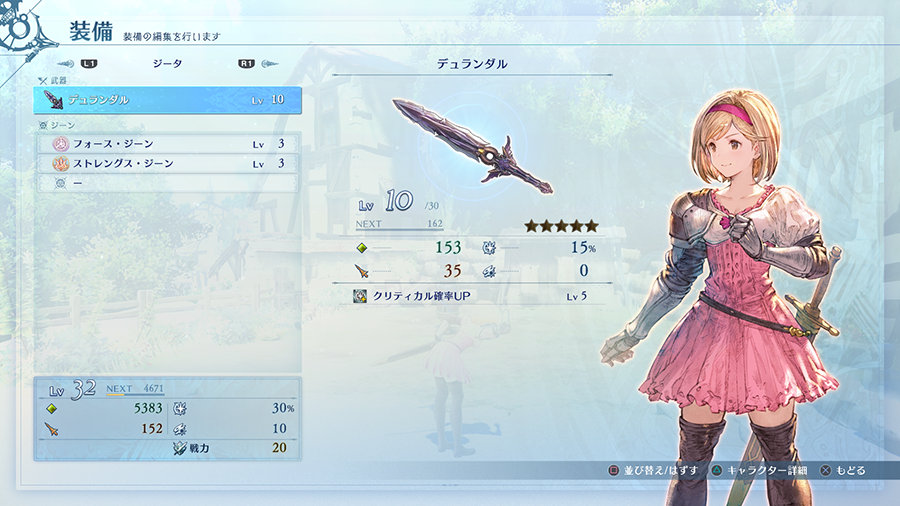Switch to the ジータ character tab
This screenshot has width=900, height=506.
click(x=167, y=63)
